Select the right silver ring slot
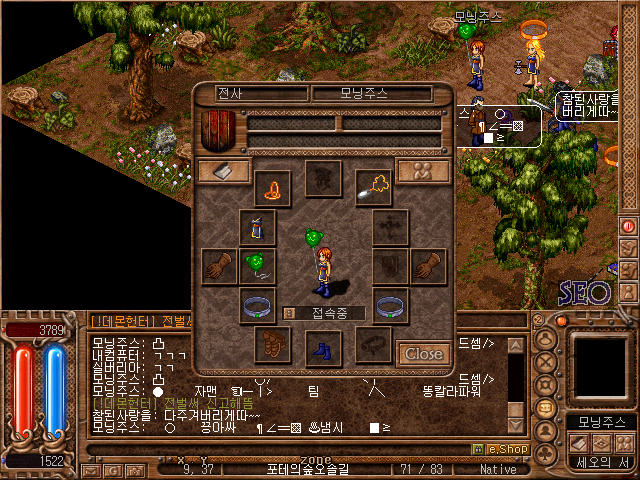Viewport: 640px width, 480px height. (x=390, y=305)
